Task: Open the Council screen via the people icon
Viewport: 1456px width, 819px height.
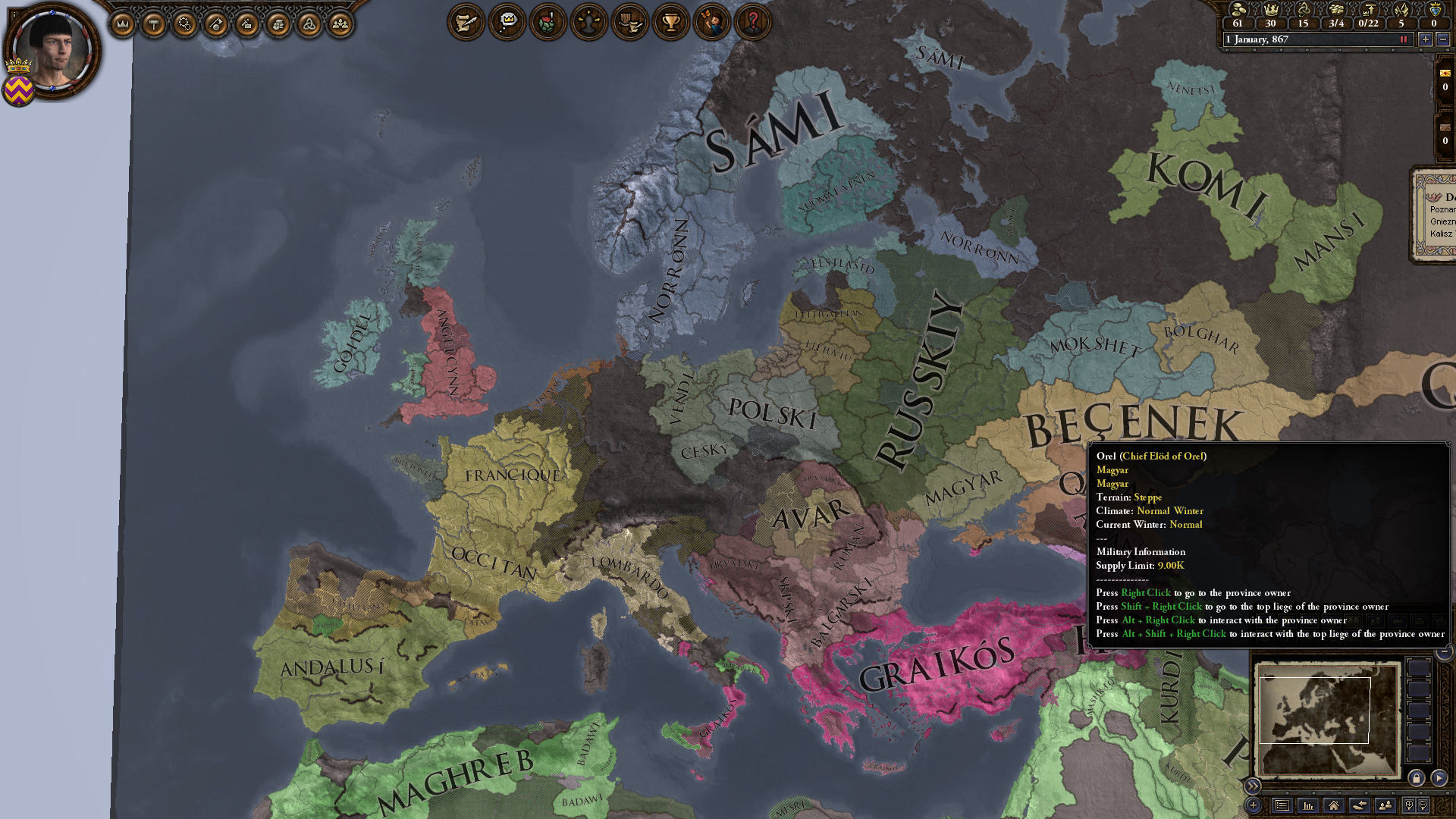Action: click(x=340, y=22)
